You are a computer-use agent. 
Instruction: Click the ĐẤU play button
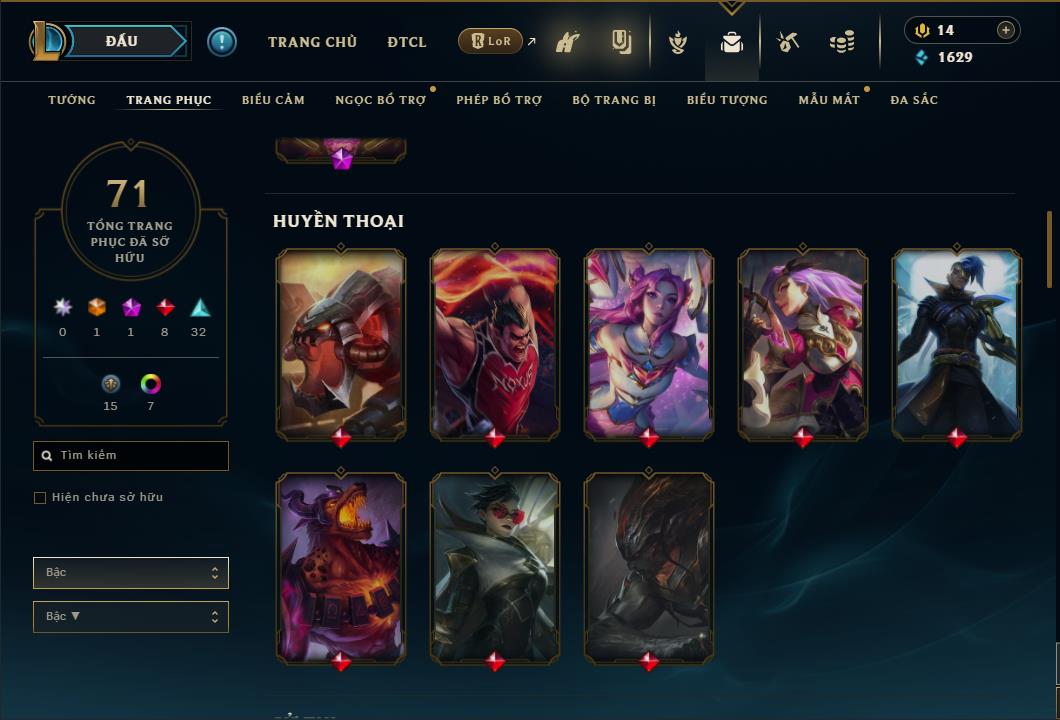(x=122, y=41)
